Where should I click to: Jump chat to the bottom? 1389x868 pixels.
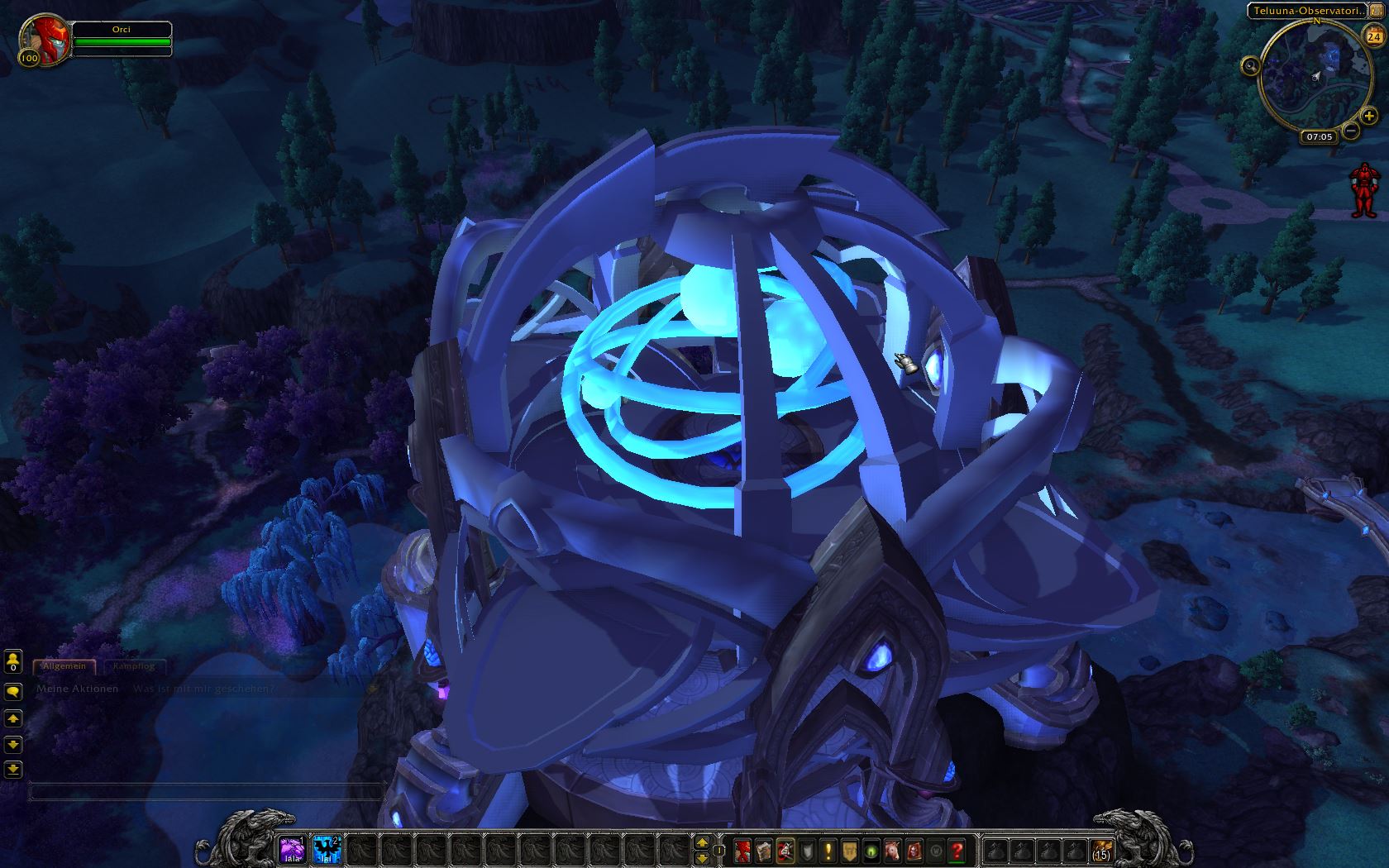[12, 770]
